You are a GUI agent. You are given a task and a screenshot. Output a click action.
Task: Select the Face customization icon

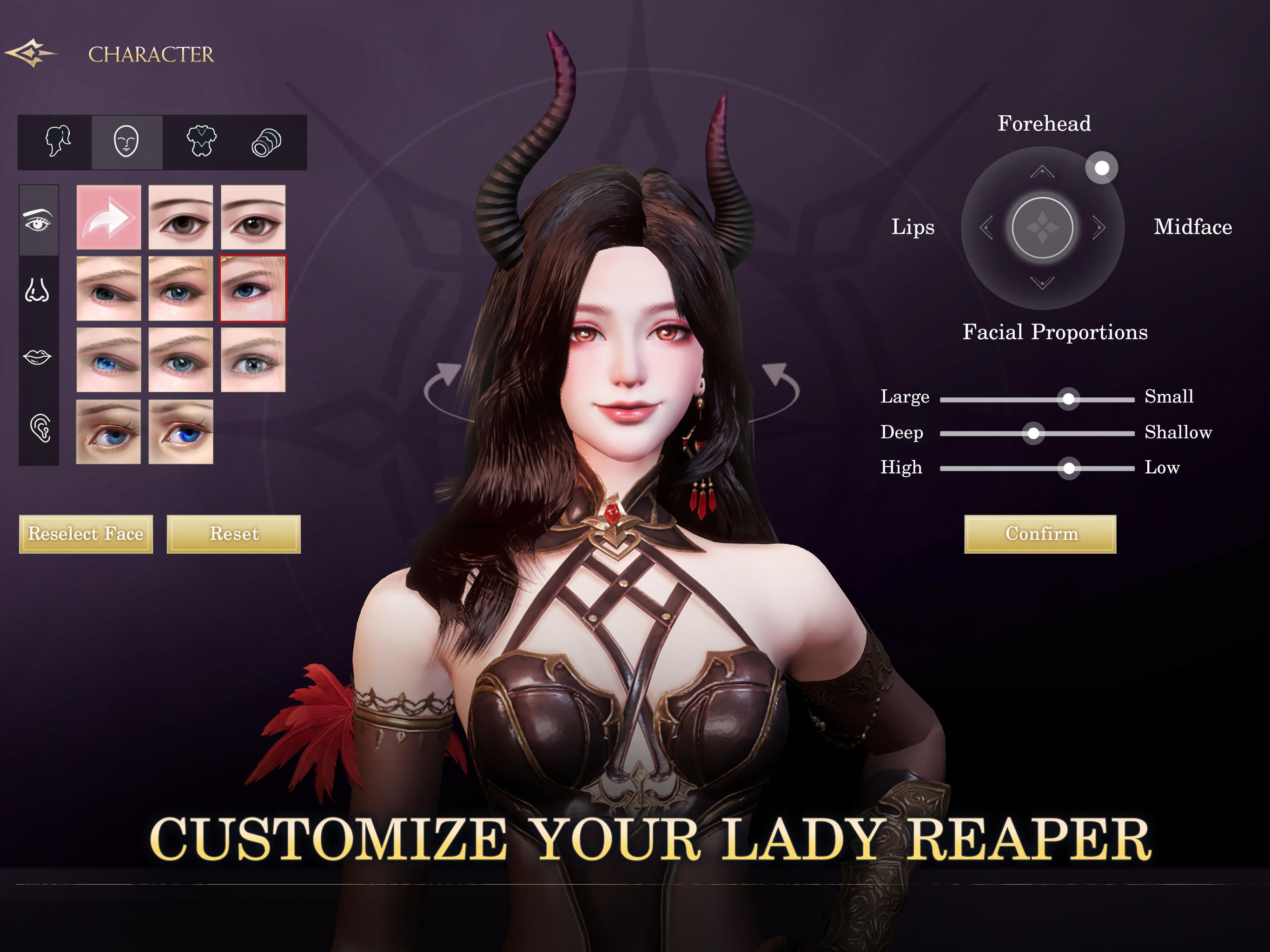pos(126,142)
